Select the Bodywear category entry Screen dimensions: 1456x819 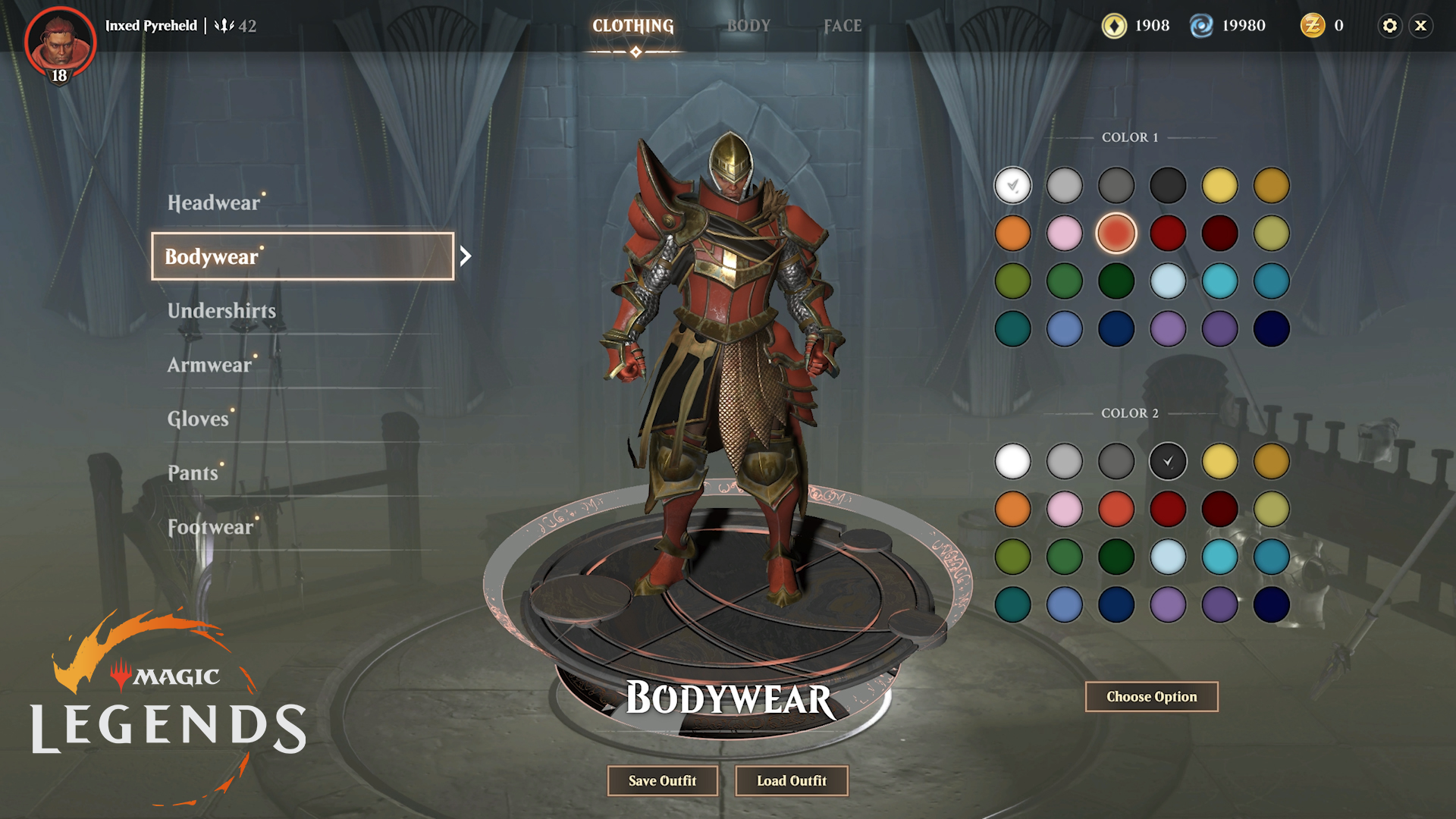(303, 256)
